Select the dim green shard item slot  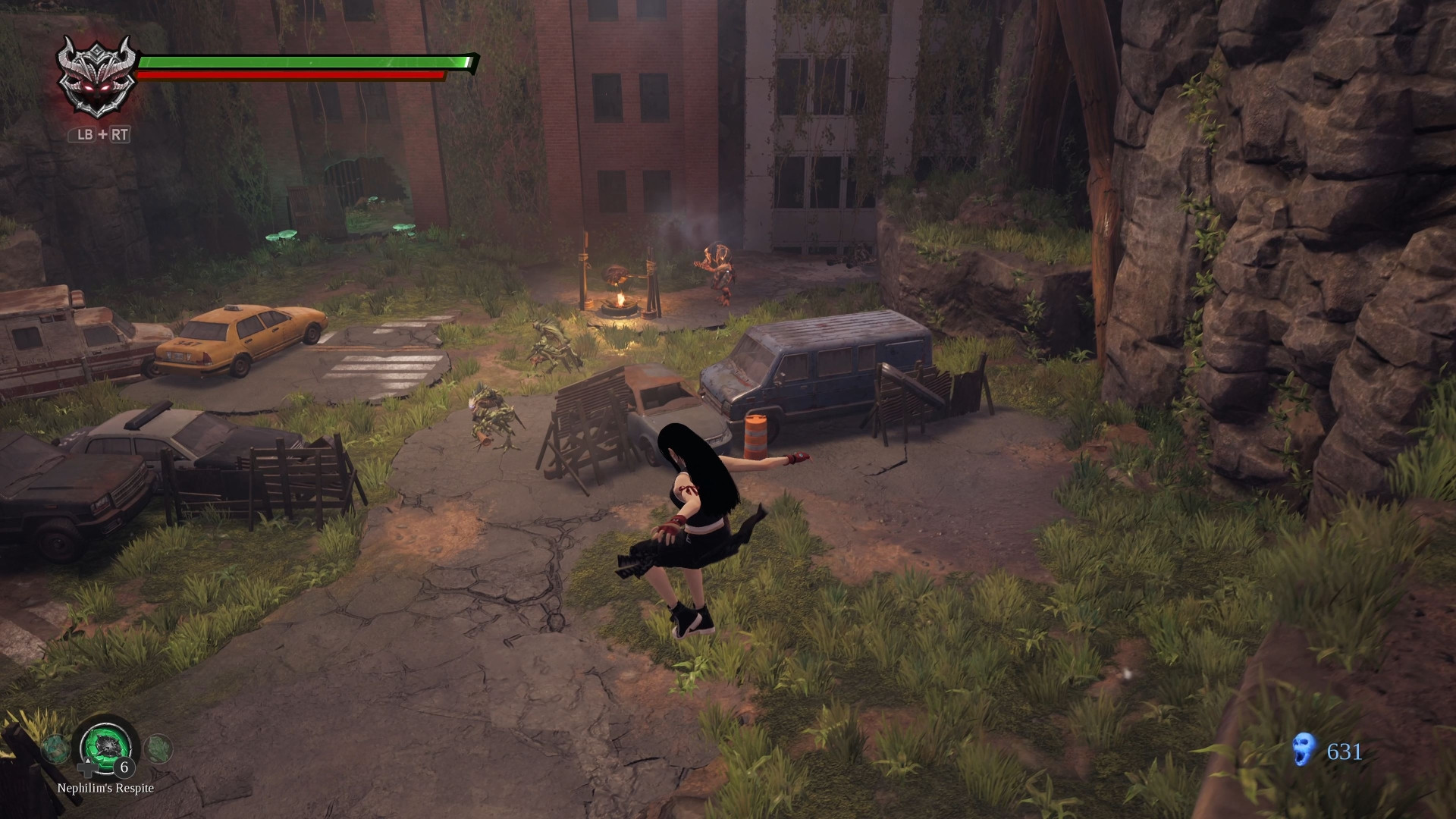(158, 748)
